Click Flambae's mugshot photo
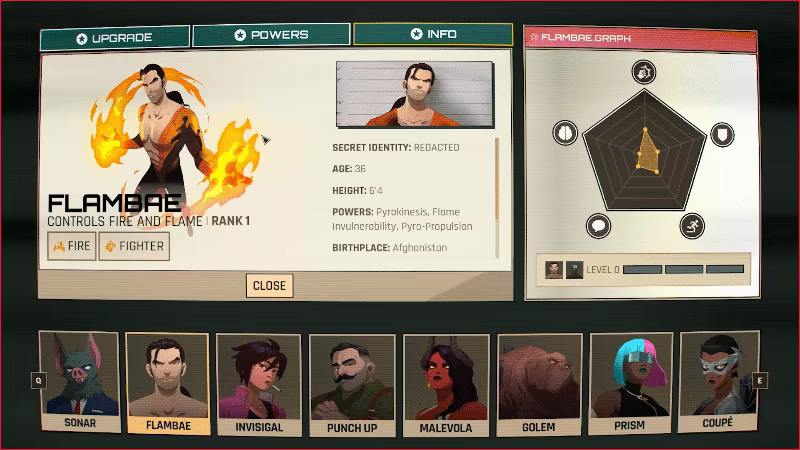The height and width of the screenshot is (450, 800). click(415, 95)
